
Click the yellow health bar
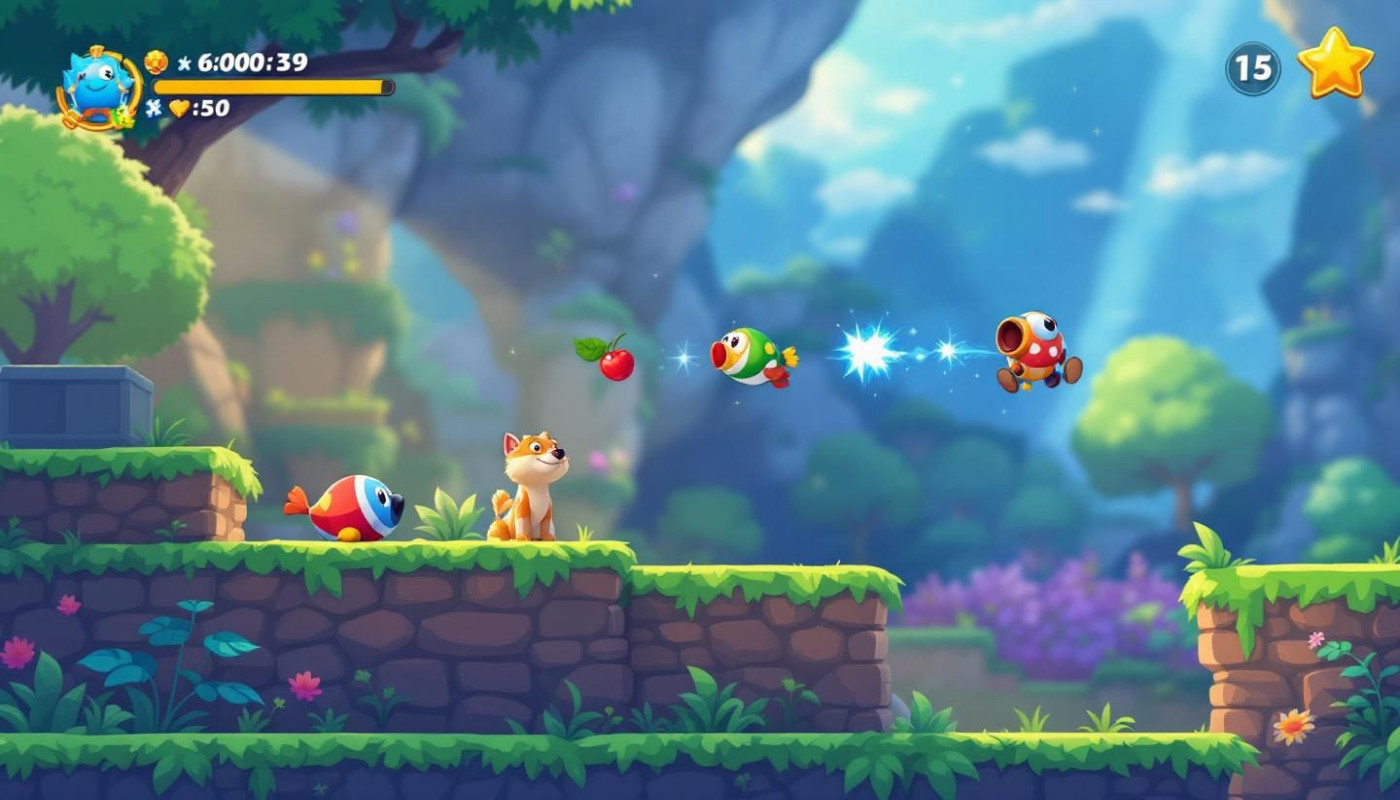click(270, 86)
